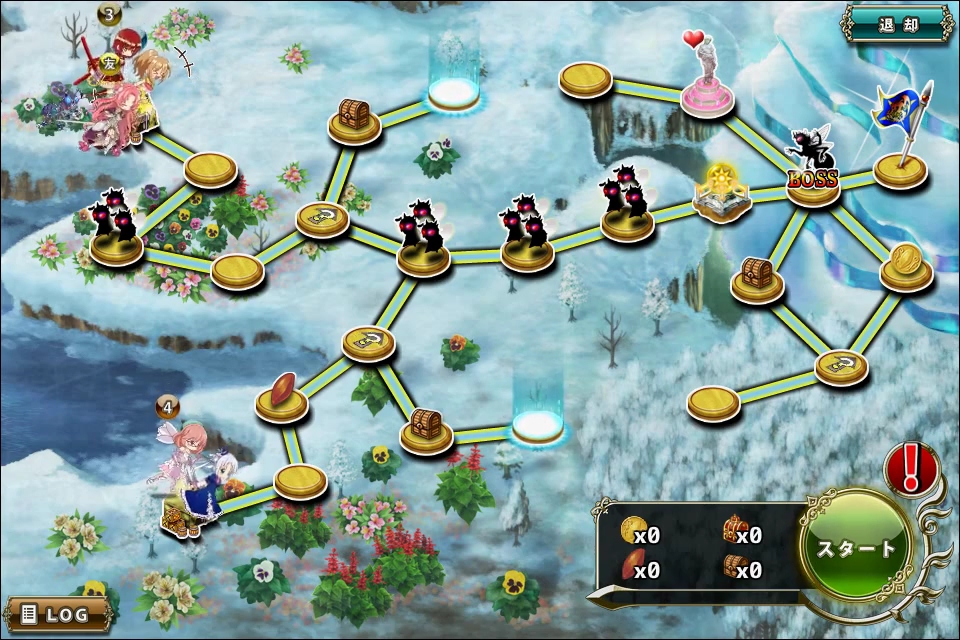960x640 pixels.
Task: Hit the green スタート start button
Action: pos(857,548)
